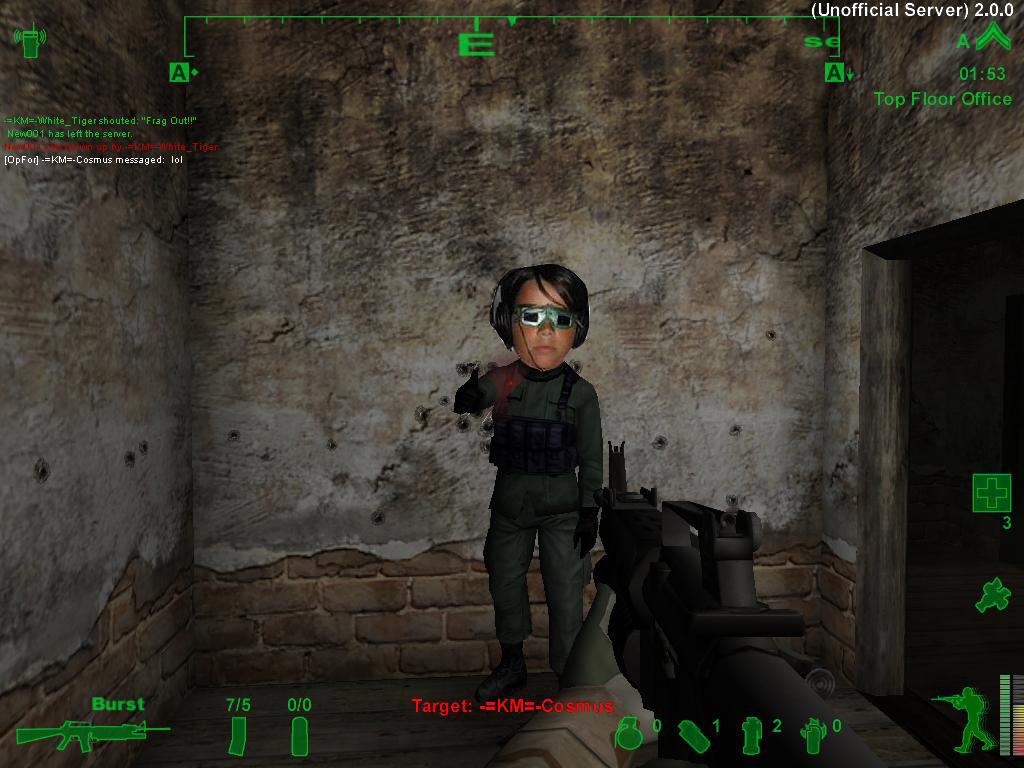Click the Cosmus chat message line

tap(94, 159)
